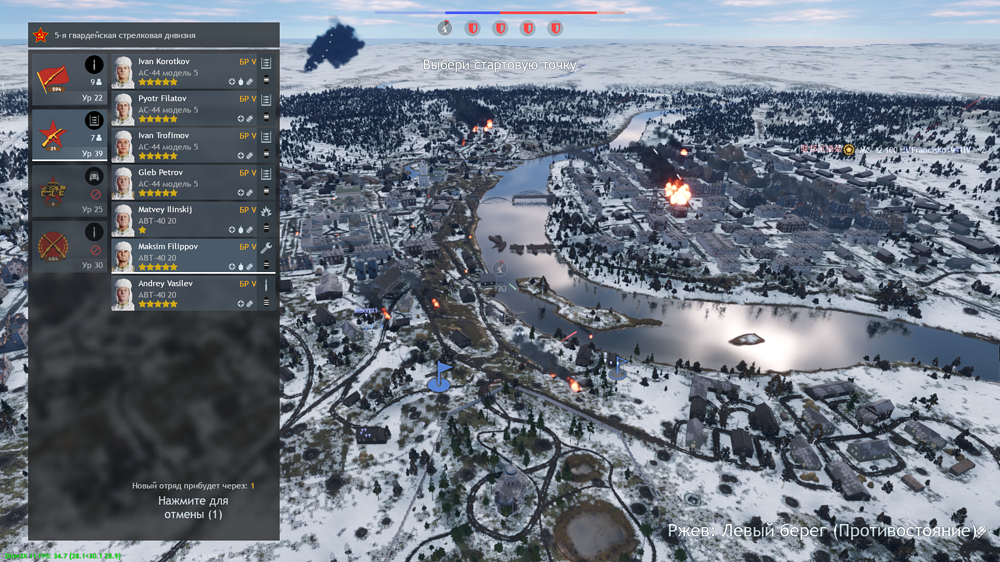Select the level 30 crossed-rifles squad
Viewport: 1000px width, 562px height.
click(x=69, y=247)
